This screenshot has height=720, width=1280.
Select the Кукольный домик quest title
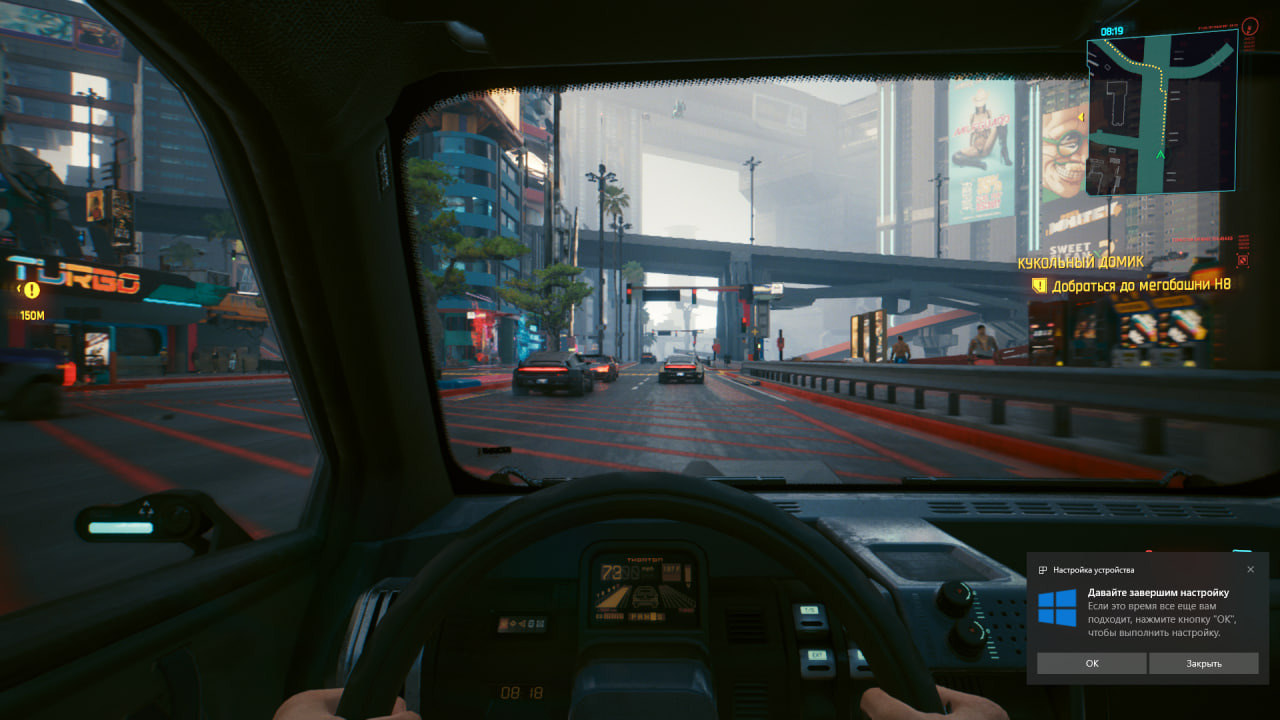tap(1080, 262)
